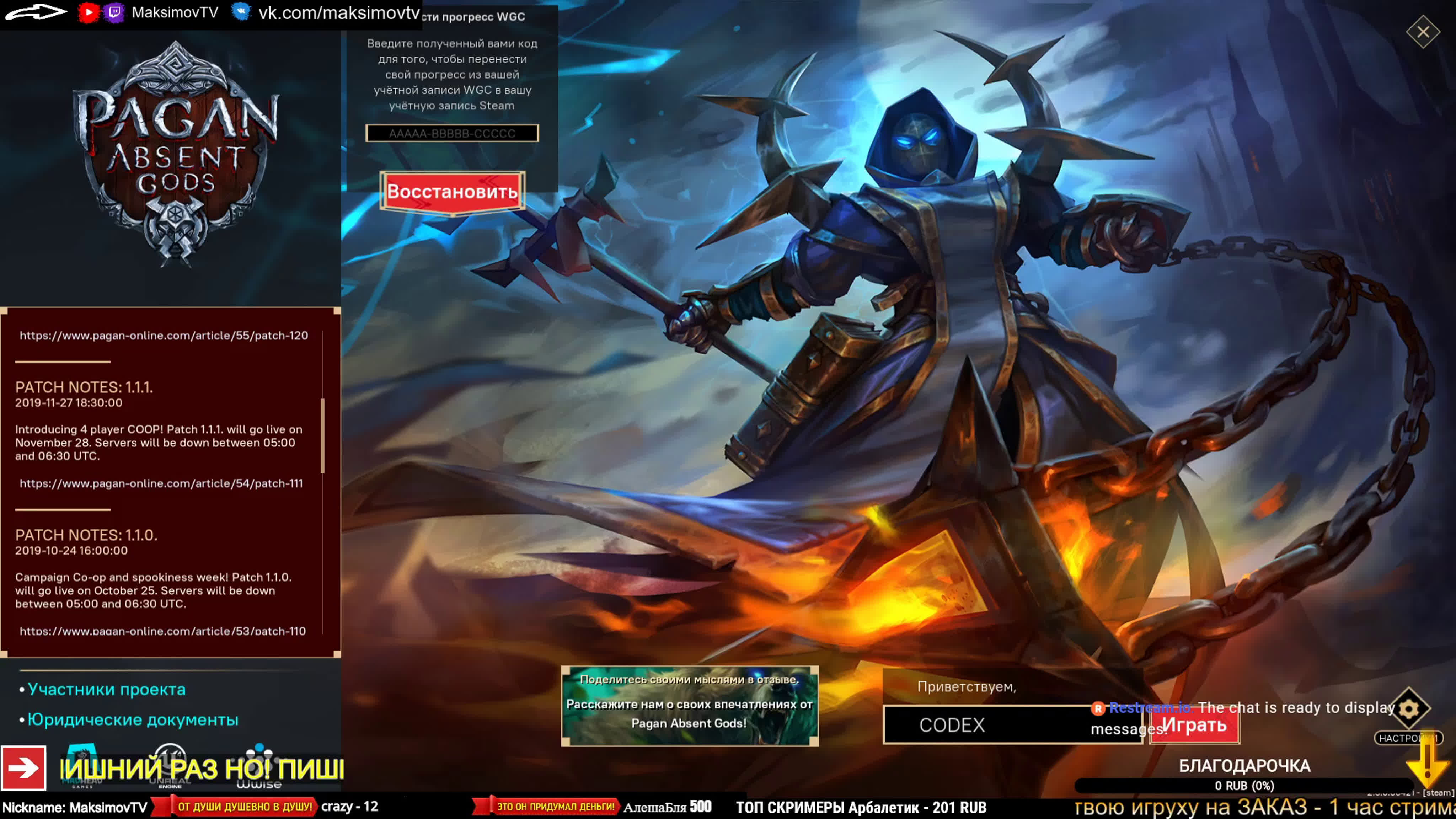This screenshot has height=819, width=1456.
Task: Click the review feedback banner
Action: pos(690,706)
